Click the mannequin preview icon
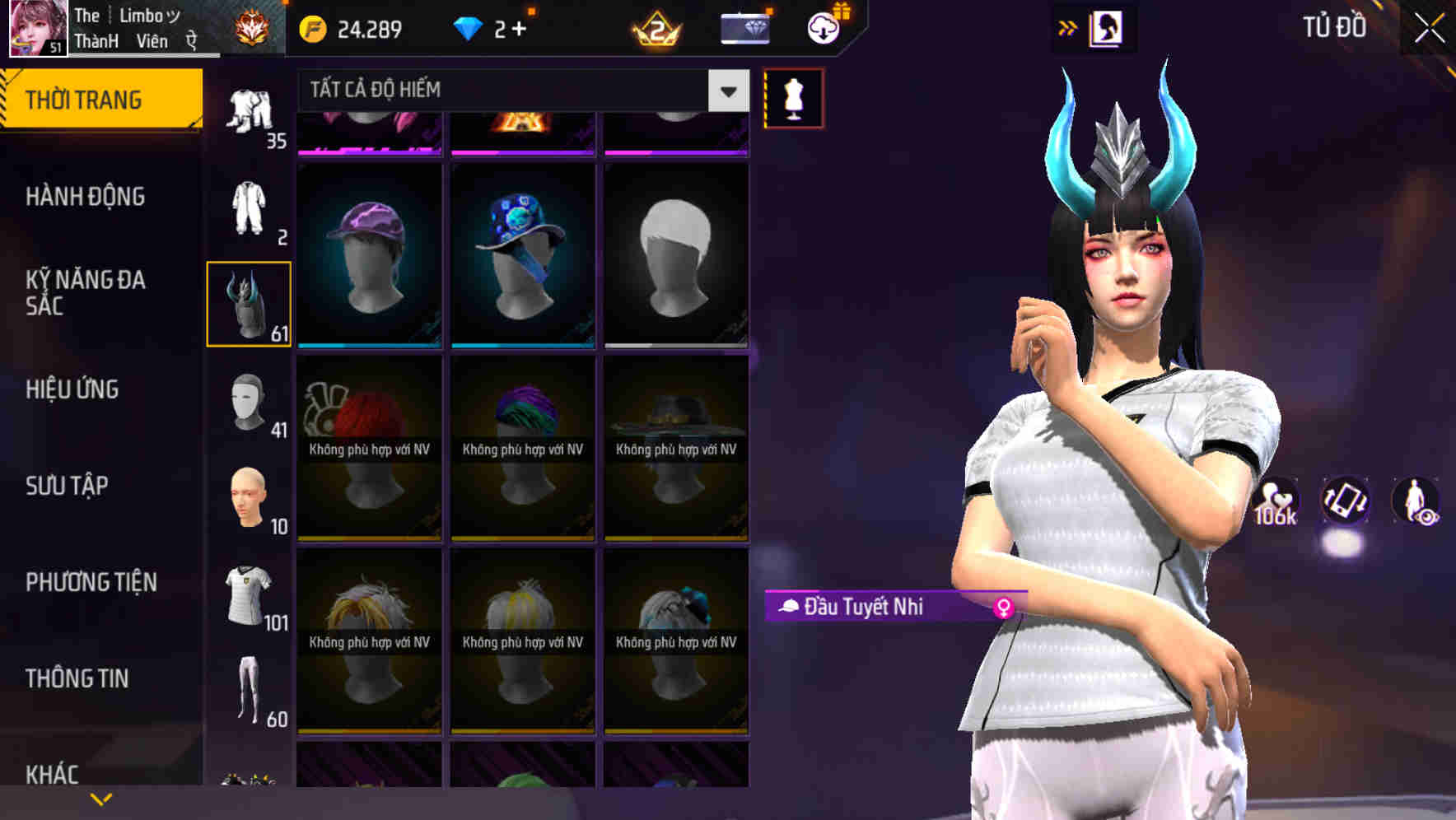This screenshot has width=1456, height=820. [x=793, y=96]
